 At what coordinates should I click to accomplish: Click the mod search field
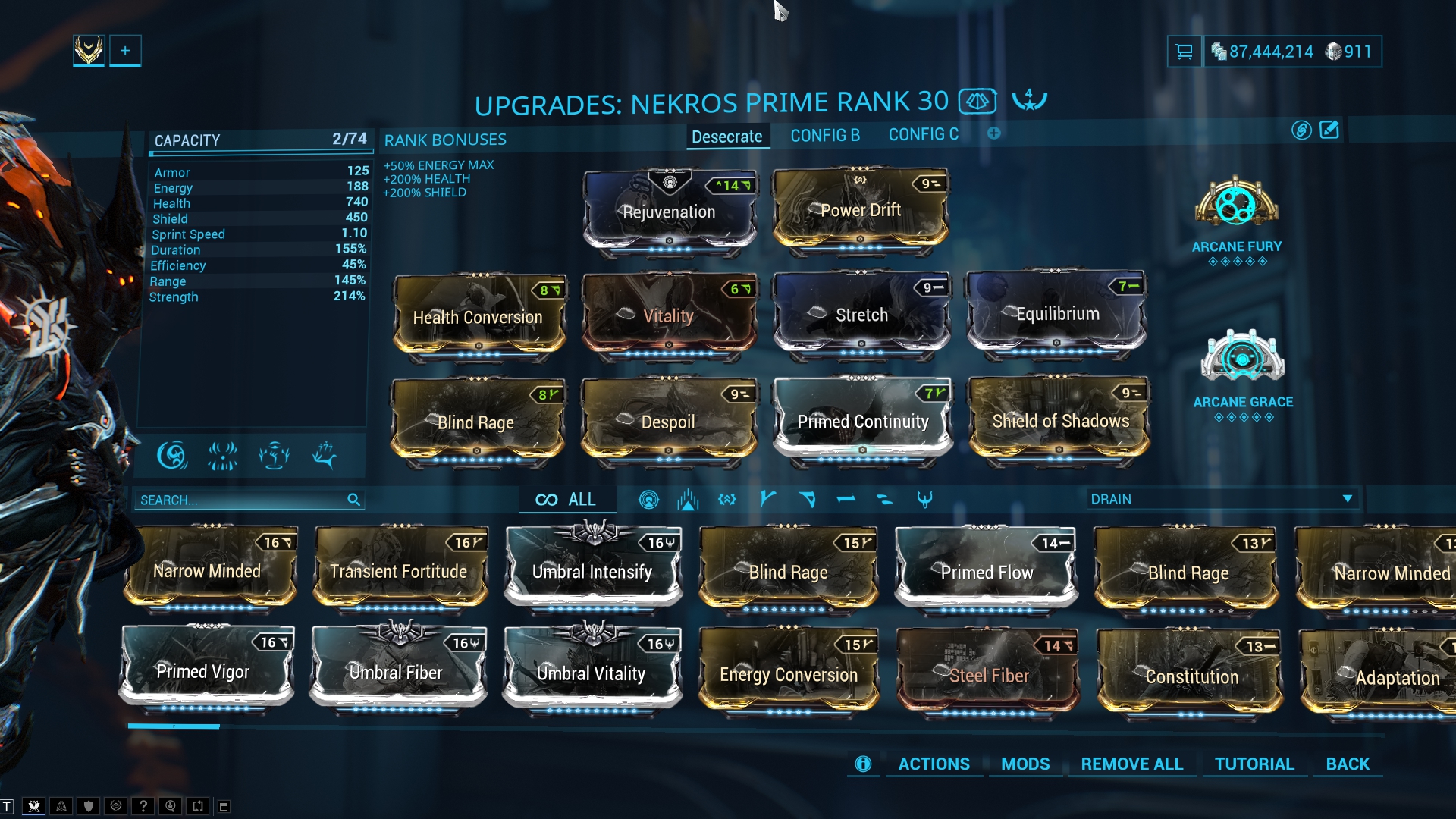pos(243,500)
